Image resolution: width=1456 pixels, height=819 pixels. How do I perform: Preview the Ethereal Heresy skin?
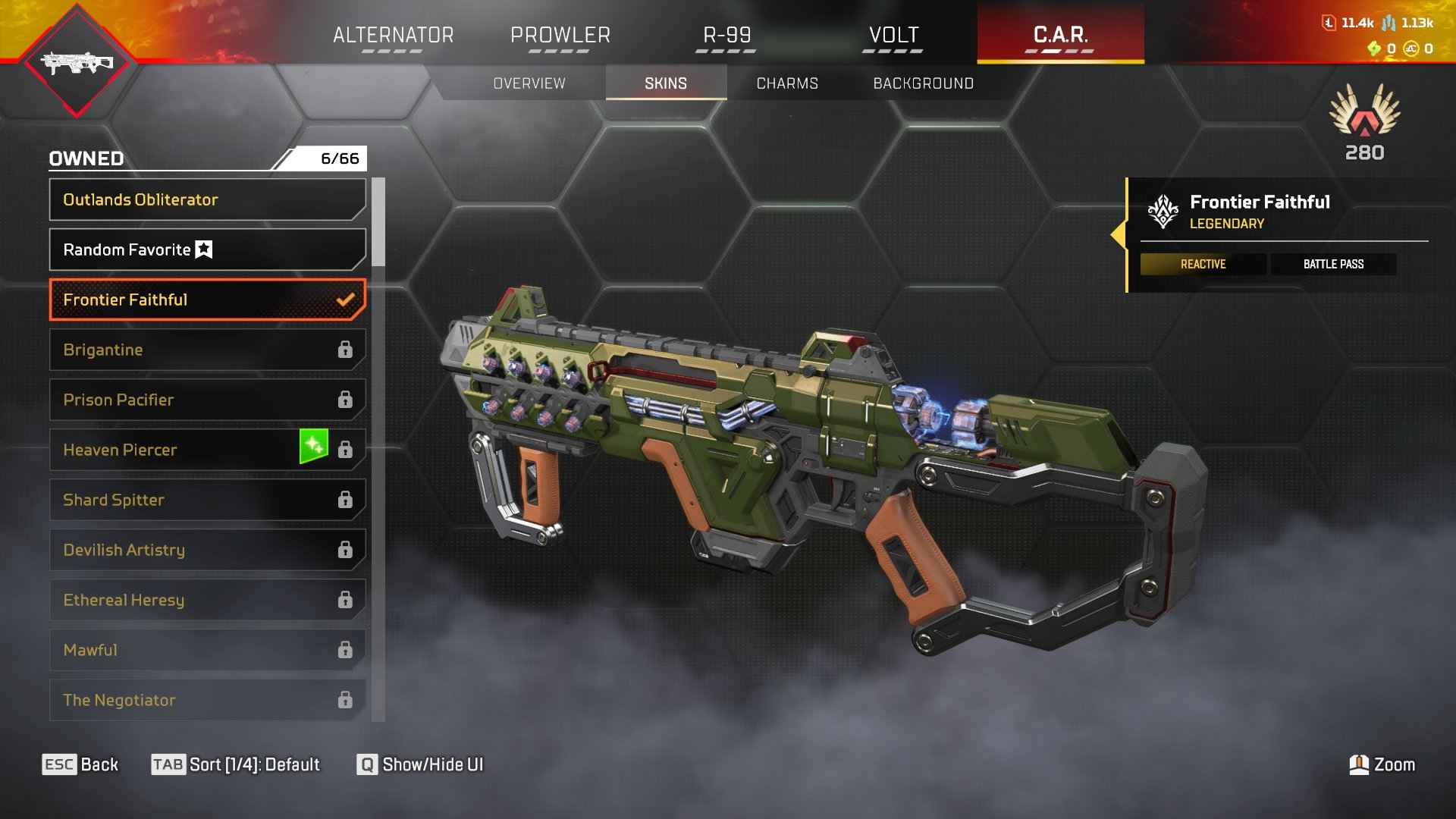click(x=207, y=600)
